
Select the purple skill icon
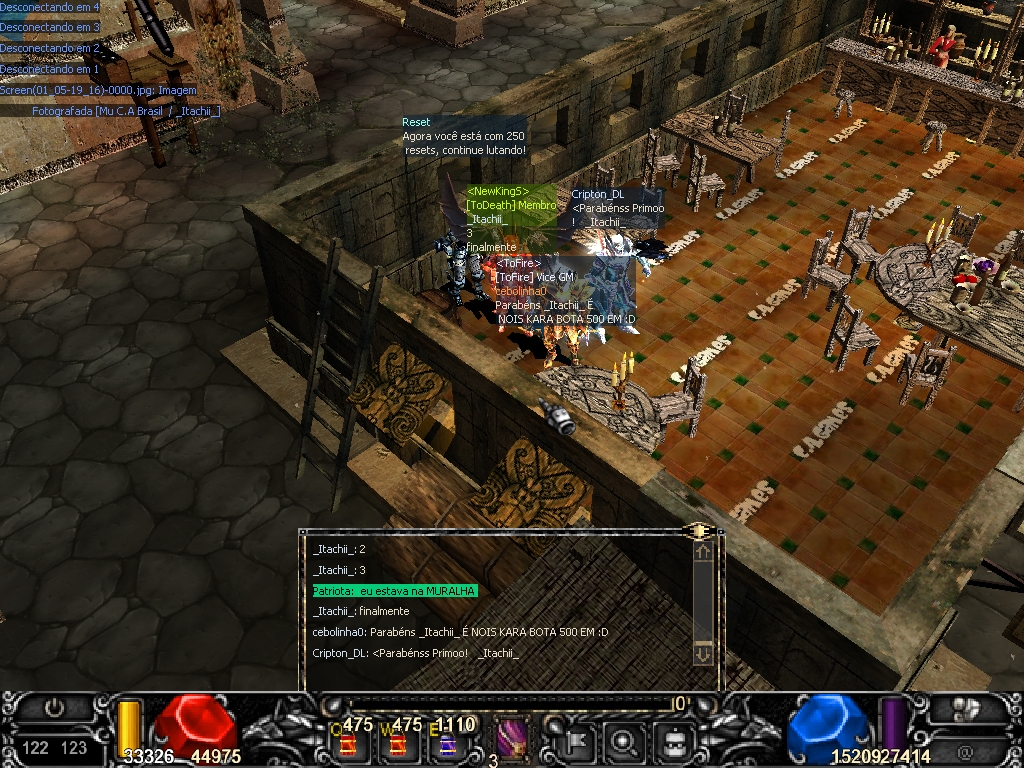pyautogui.click(x=512, y=741)
